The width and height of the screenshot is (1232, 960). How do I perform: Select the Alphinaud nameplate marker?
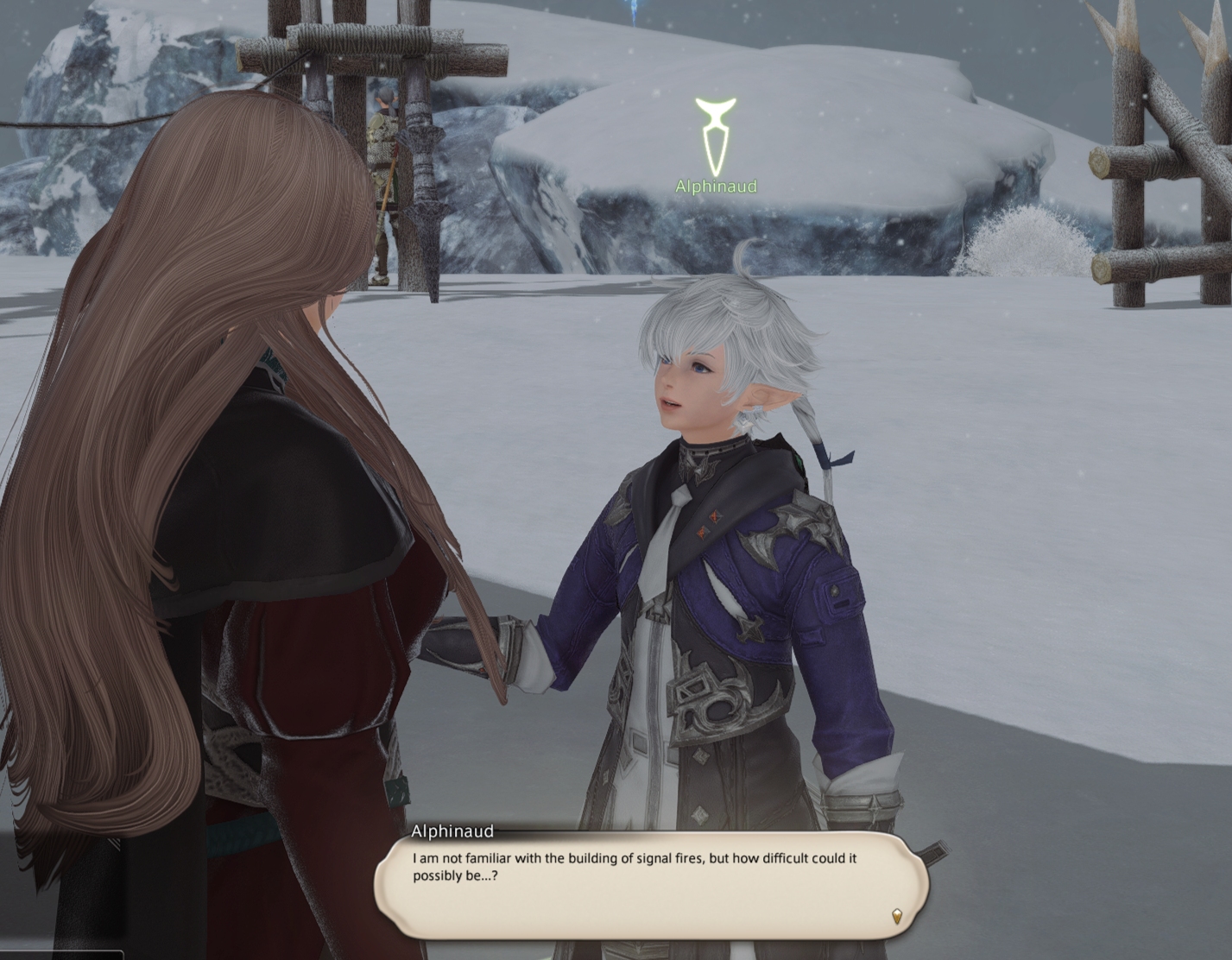[x=716, y=138]
